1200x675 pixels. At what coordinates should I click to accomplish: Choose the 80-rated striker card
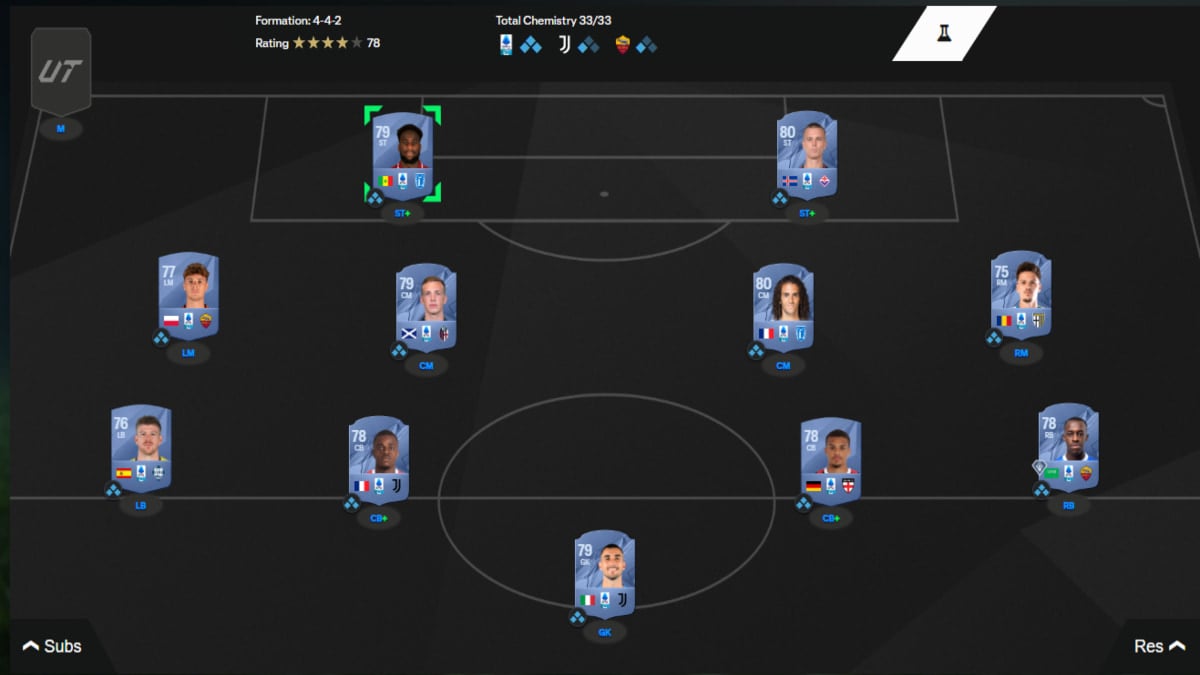pyautogui.click(x=807, y=155)
